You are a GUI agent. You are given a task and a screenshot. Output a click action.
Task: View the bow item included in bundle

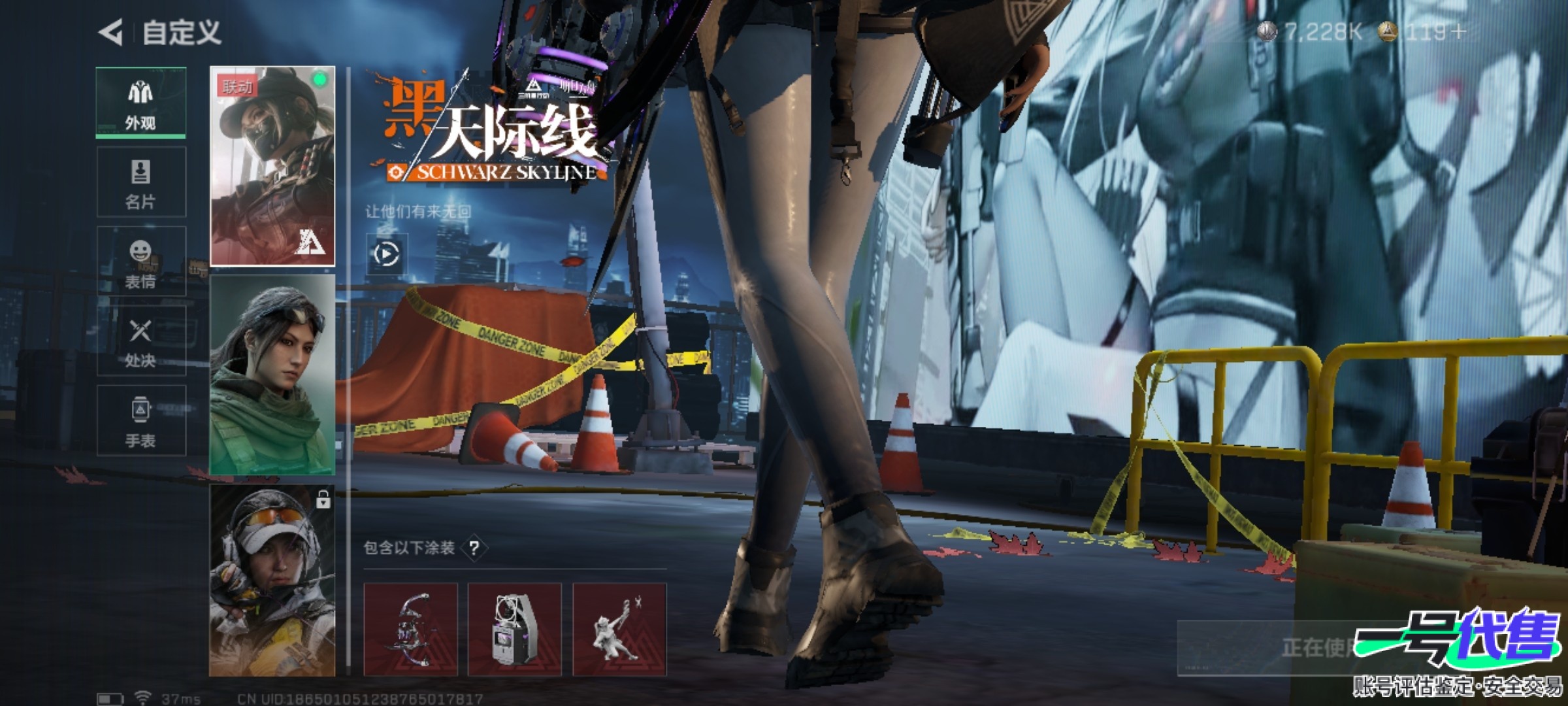pyautogui.click(x=410, y=629)
